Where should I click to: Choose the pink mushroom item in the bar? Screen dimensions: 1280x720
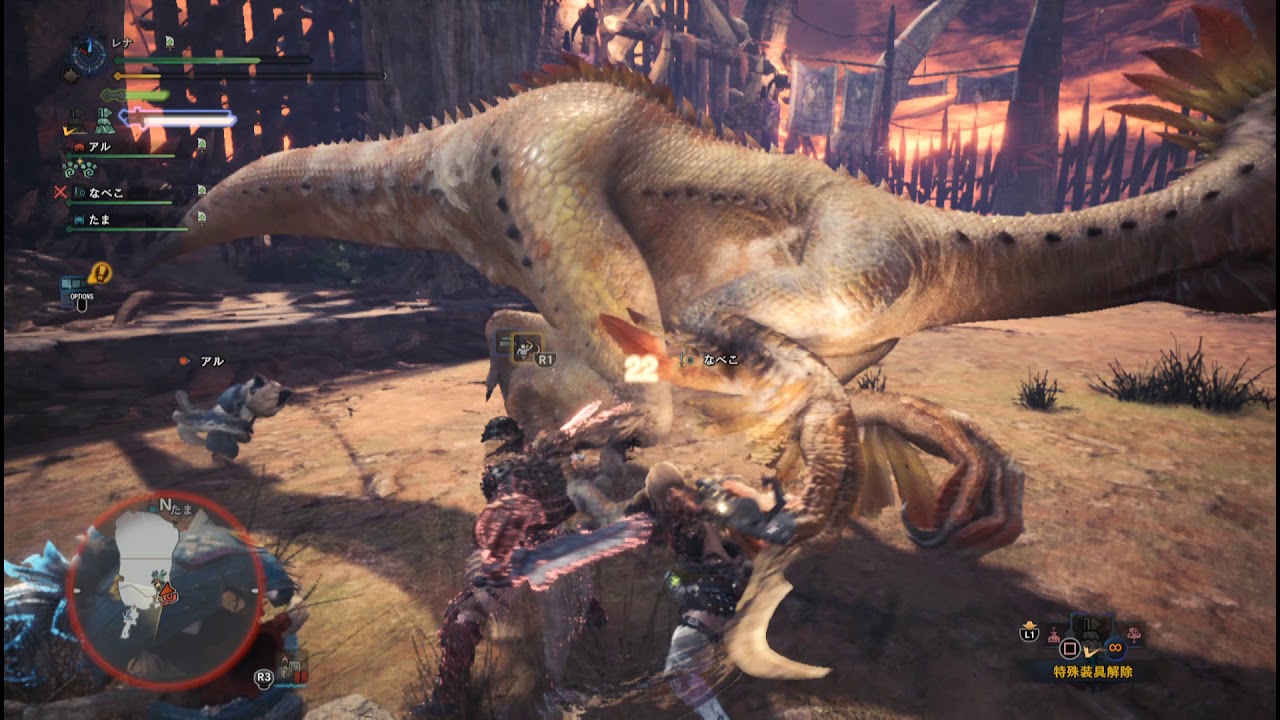pyautogui.click(x=1133, y=633)
